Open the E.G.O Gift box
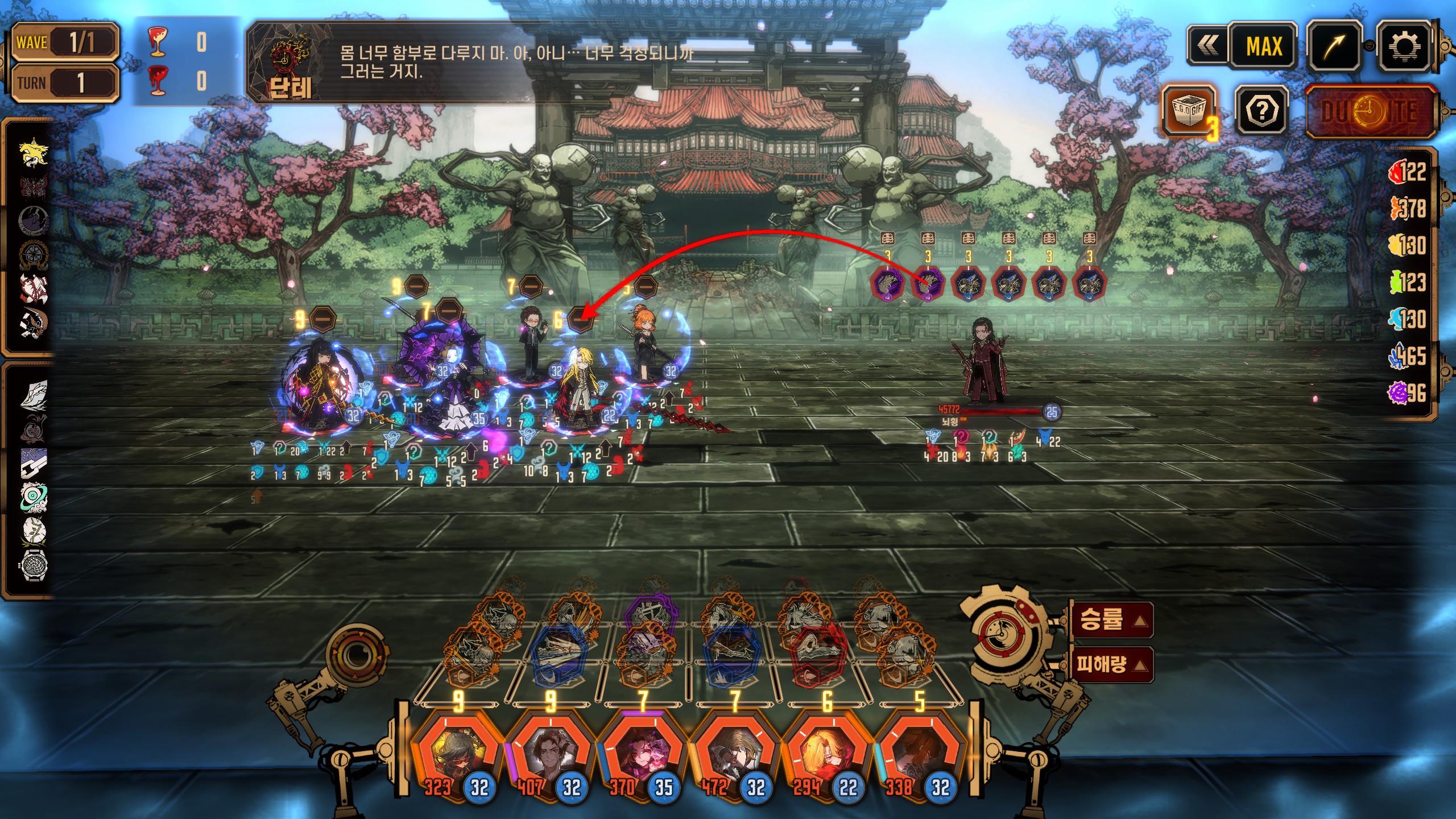 click(x=1189, y=111)
